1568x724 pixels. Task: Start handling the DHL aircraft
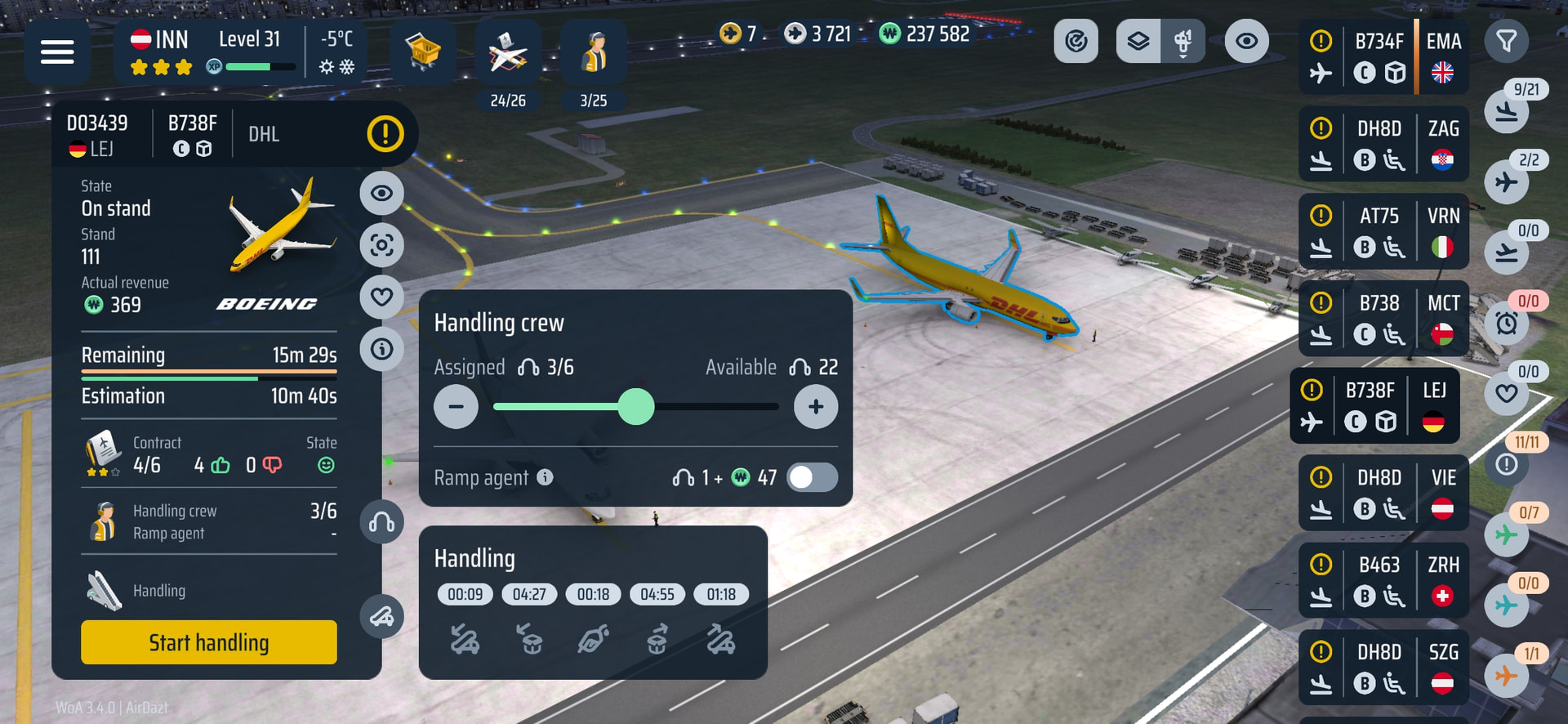click(208, 642)
